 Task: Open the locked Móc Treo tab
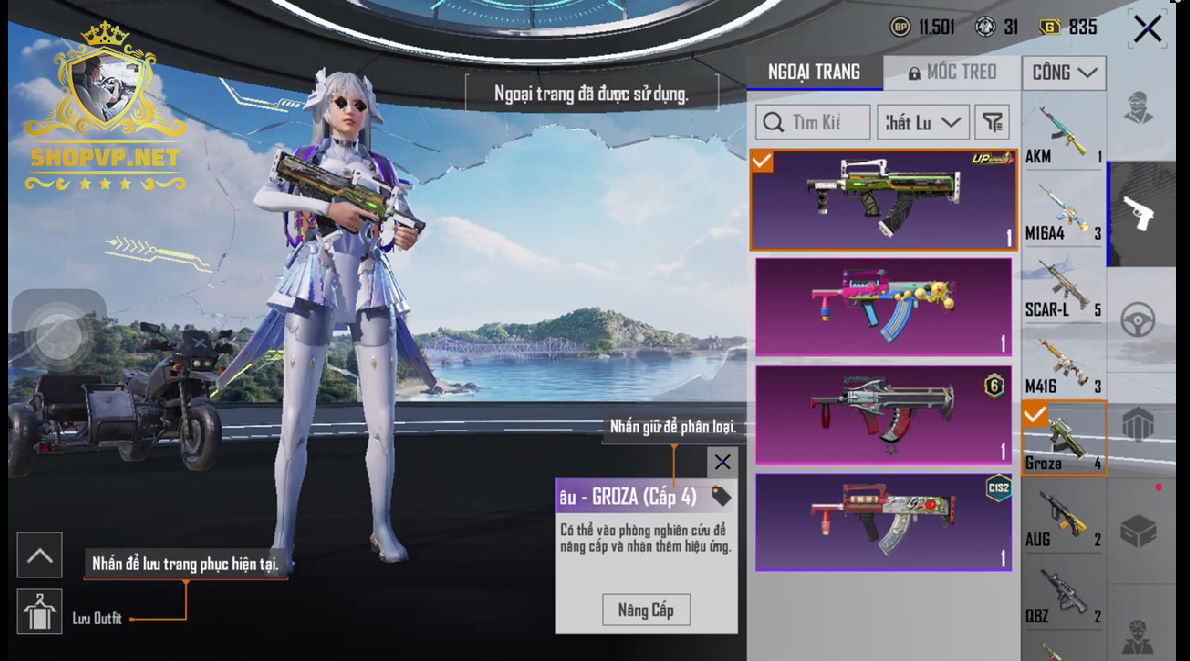coord(953,72)
